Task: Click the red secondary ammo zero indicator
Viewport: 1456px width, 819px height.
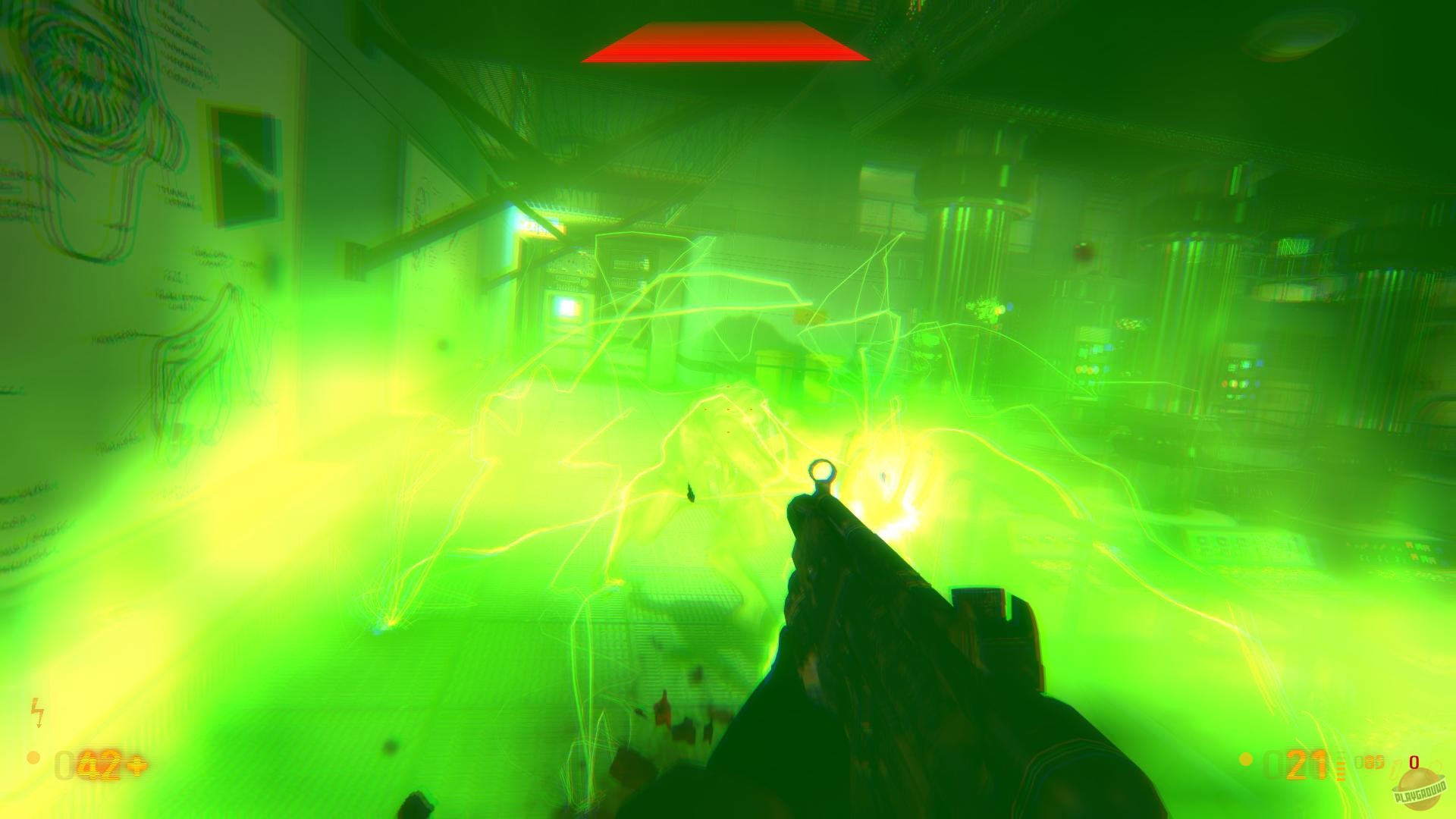Action: coord(1414,762)
